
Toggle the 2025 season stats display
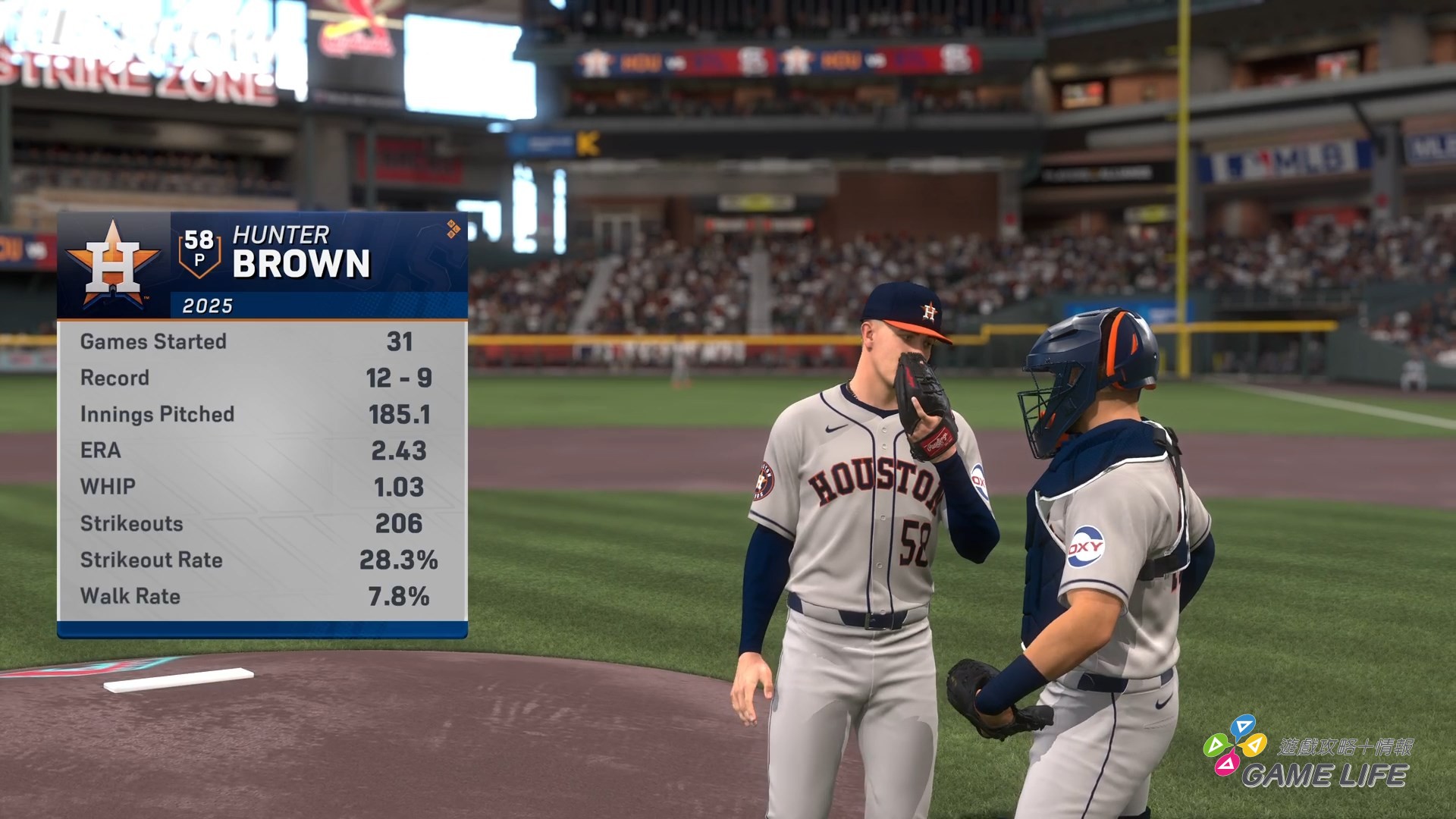coord(209,306)
